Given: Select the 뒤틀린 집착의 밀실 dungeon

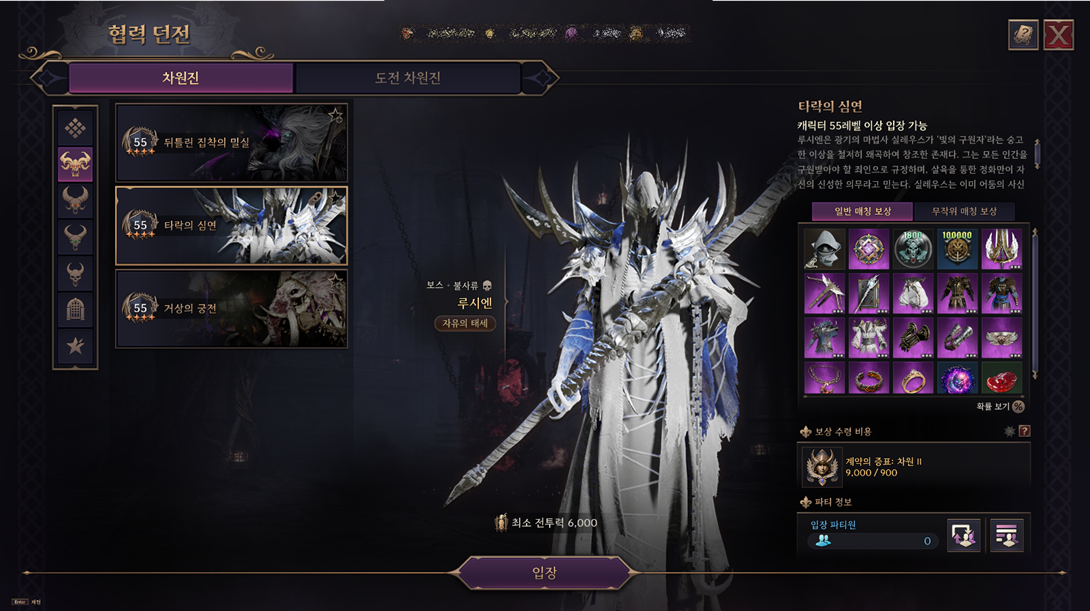Looking at the screenshot, I should [231, 142].
